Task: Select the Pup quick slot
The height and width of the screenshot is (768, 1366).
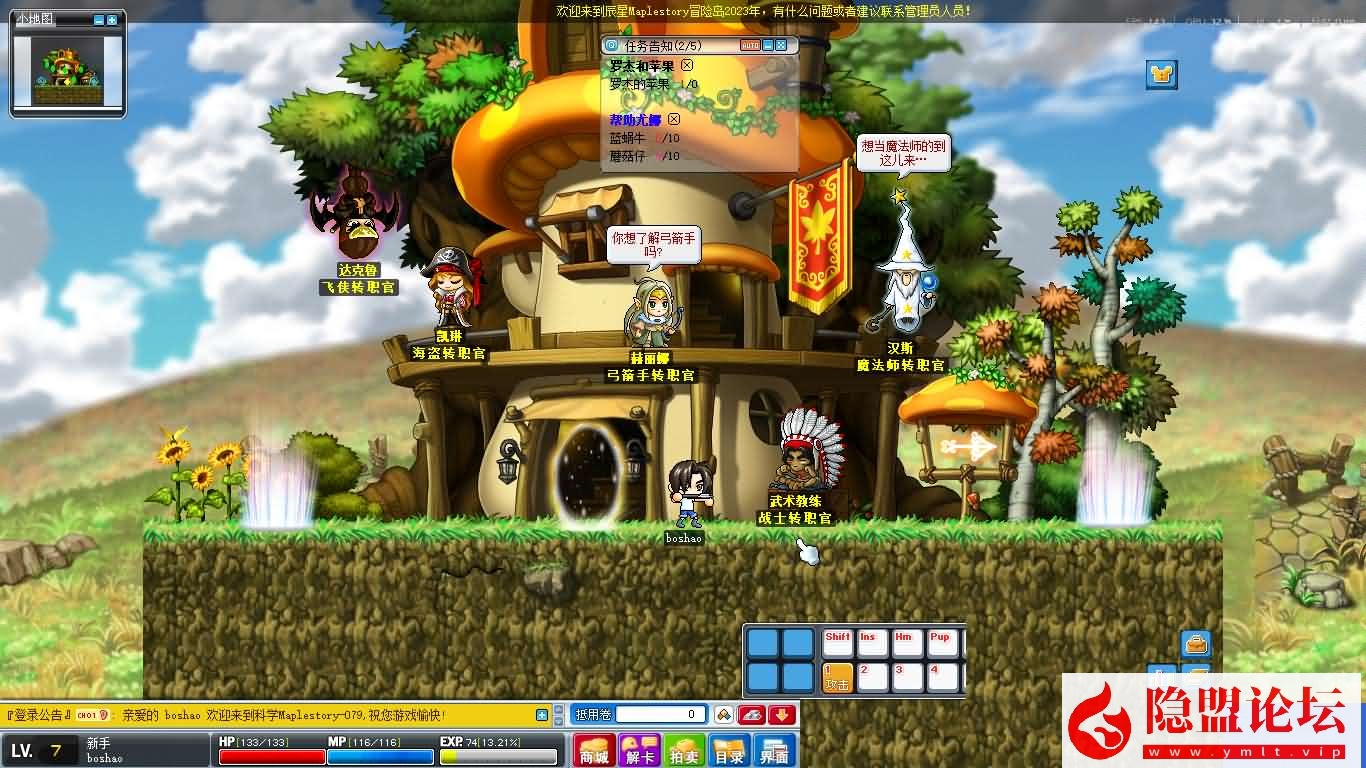Action: pyautogui.click(x=941, y=643)
